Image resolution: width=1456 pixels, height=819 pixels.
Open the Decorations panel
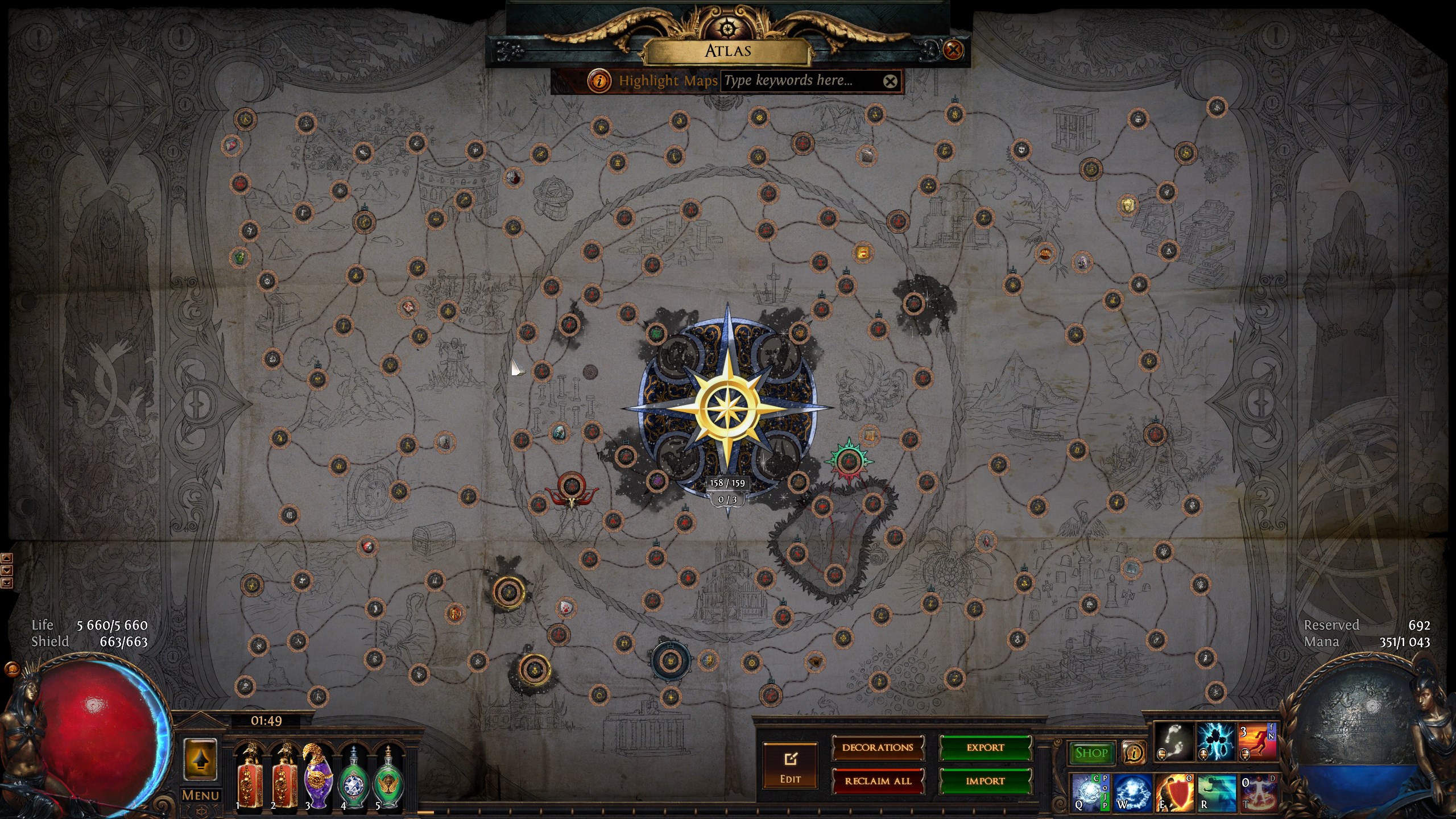[x=878, y=747]
